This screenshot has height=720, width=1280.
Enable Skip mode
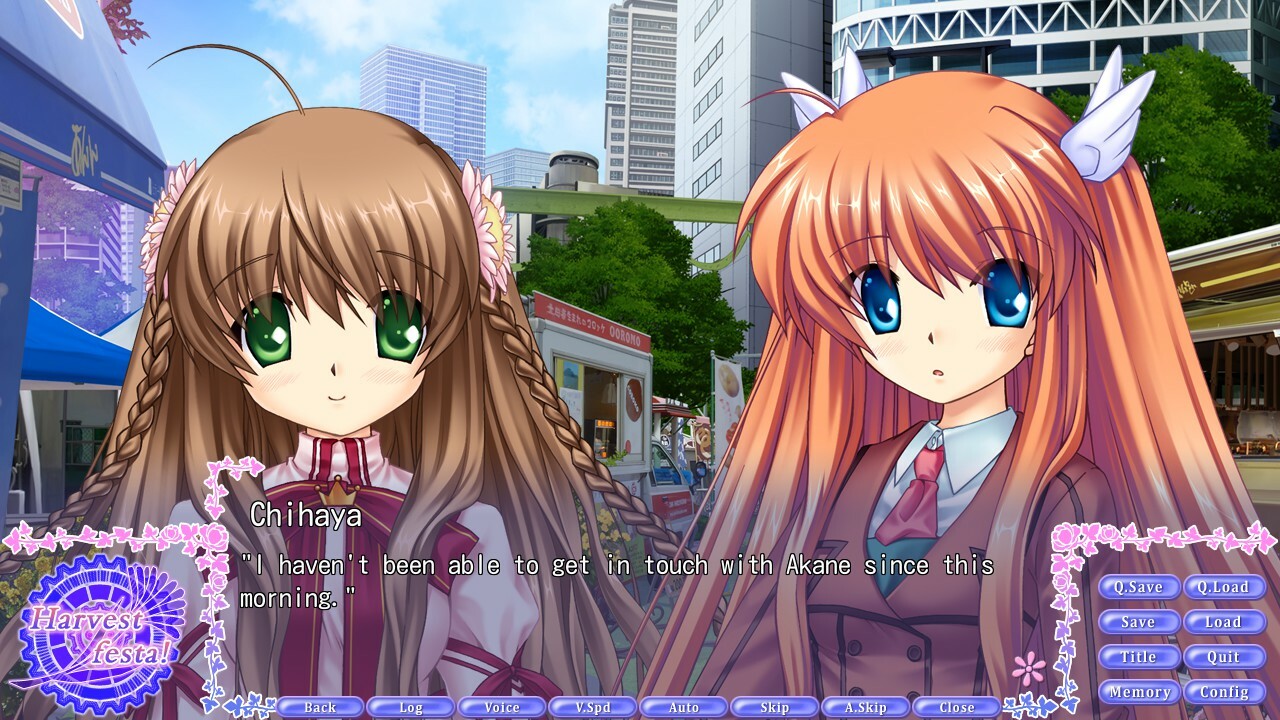(x=774, y=706)
